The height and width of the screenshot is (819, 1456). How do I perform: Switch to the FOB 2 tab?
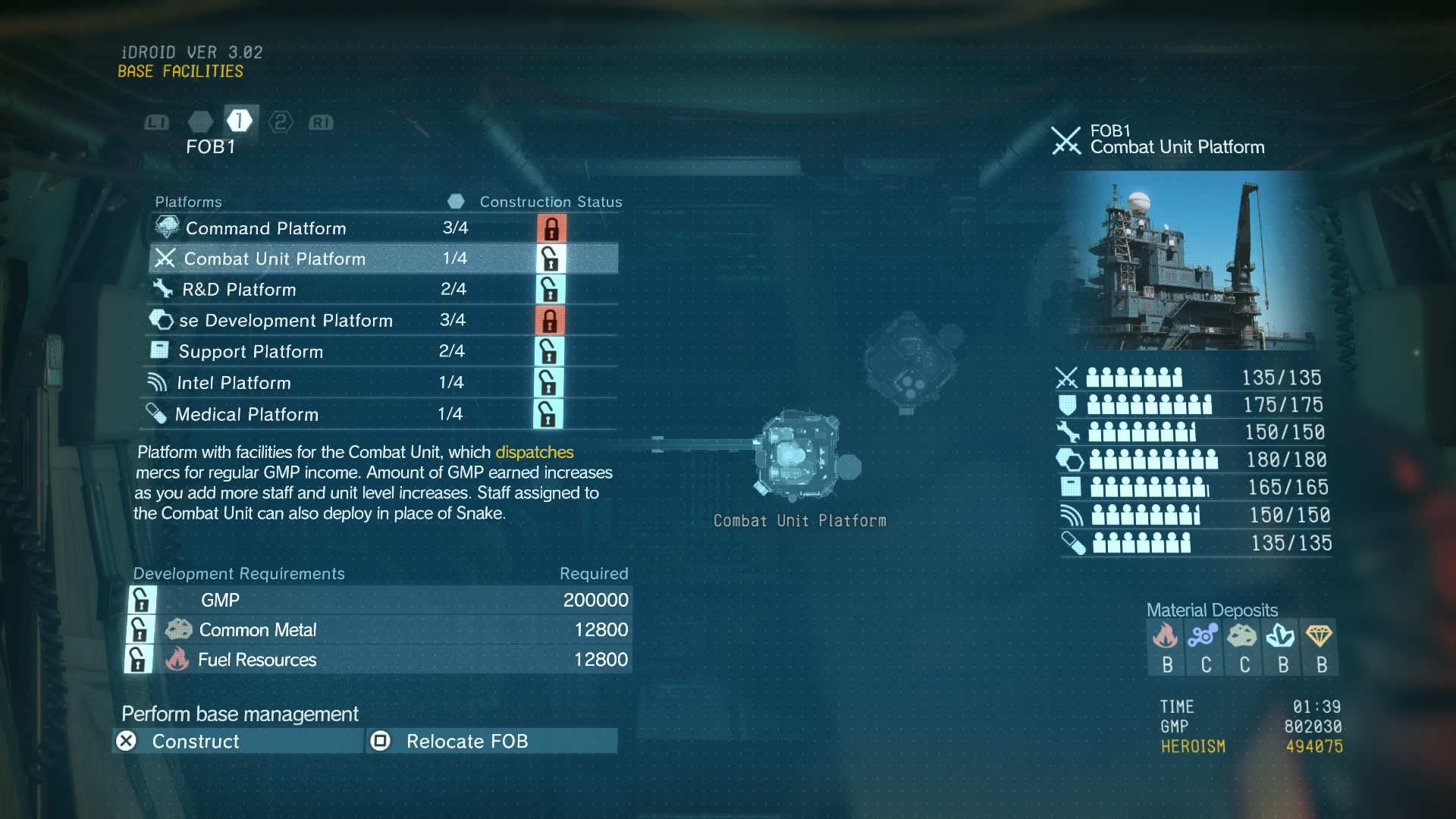(x=281, y=122)
